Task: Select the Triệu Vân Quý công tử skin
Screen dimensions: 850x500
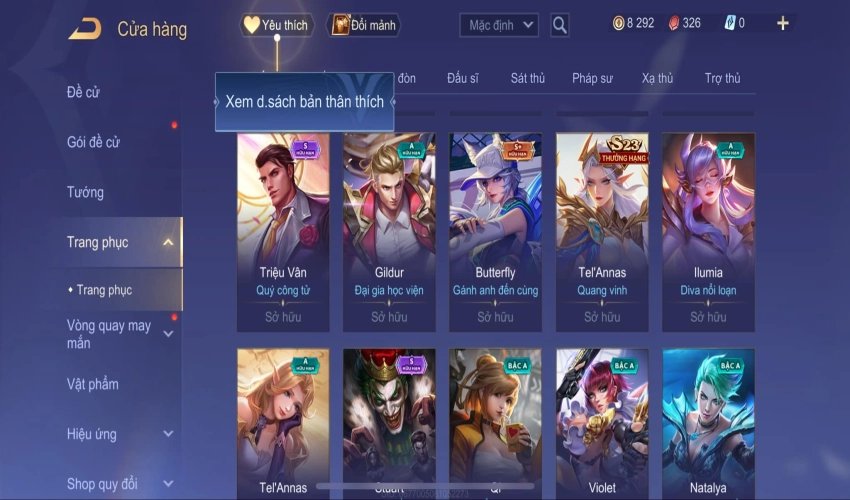Action: 283,232
